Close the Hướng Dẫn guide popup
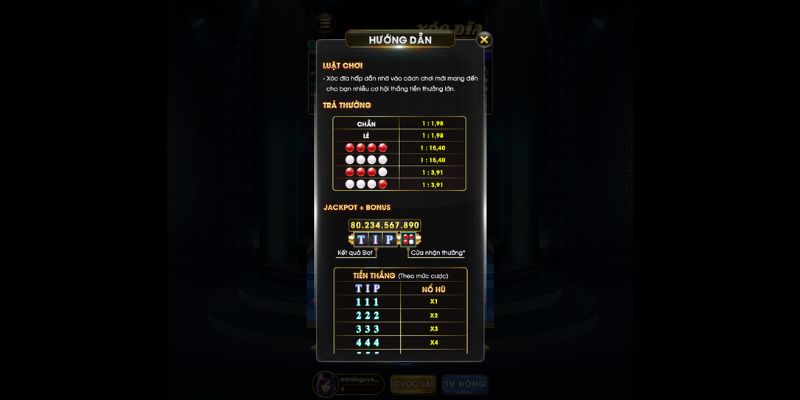Screen dimensions: 800x400 pyautogui.click(x=484, y=40)
